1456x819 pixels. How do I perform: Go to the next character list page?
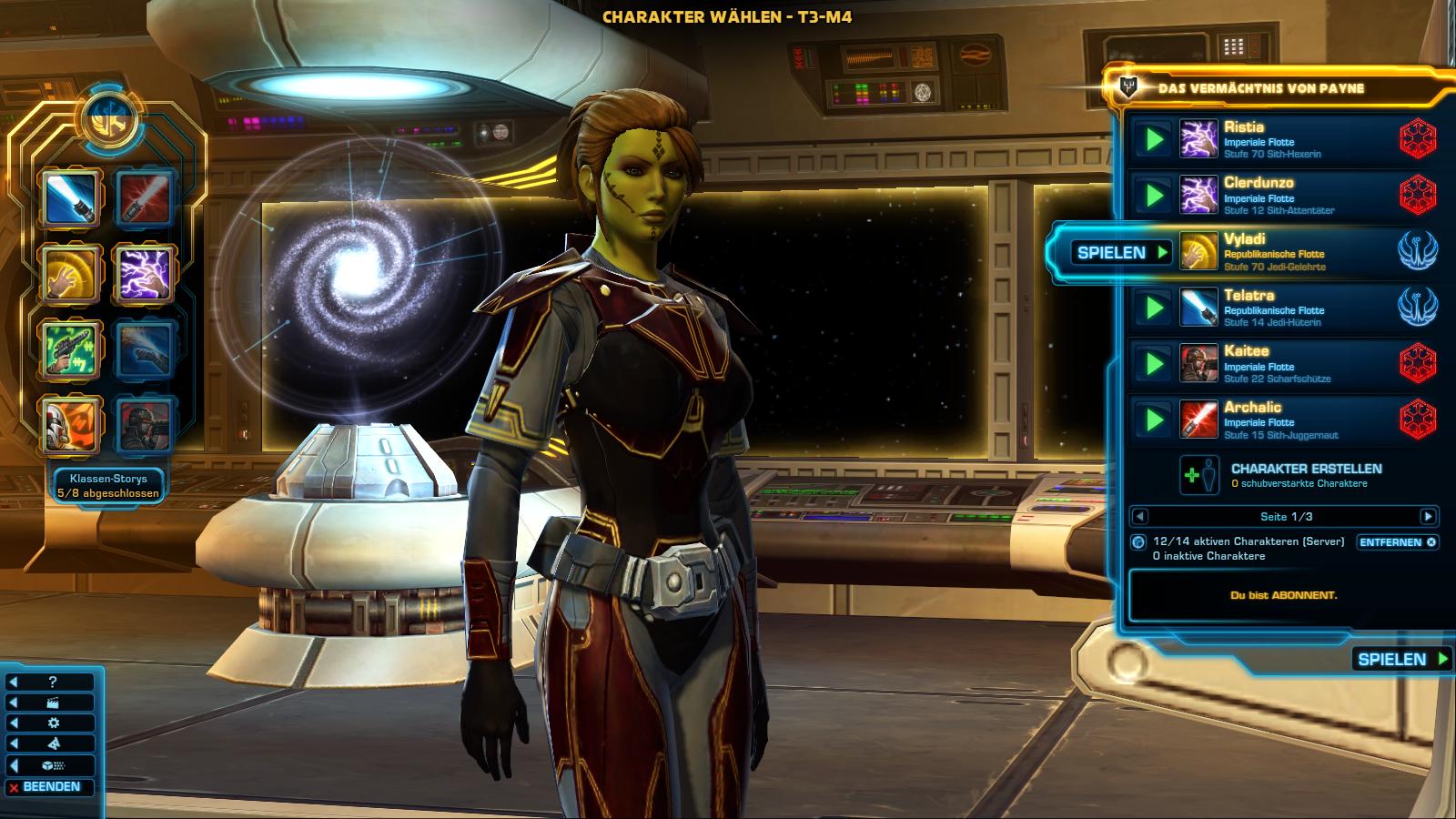[1428, 517]
